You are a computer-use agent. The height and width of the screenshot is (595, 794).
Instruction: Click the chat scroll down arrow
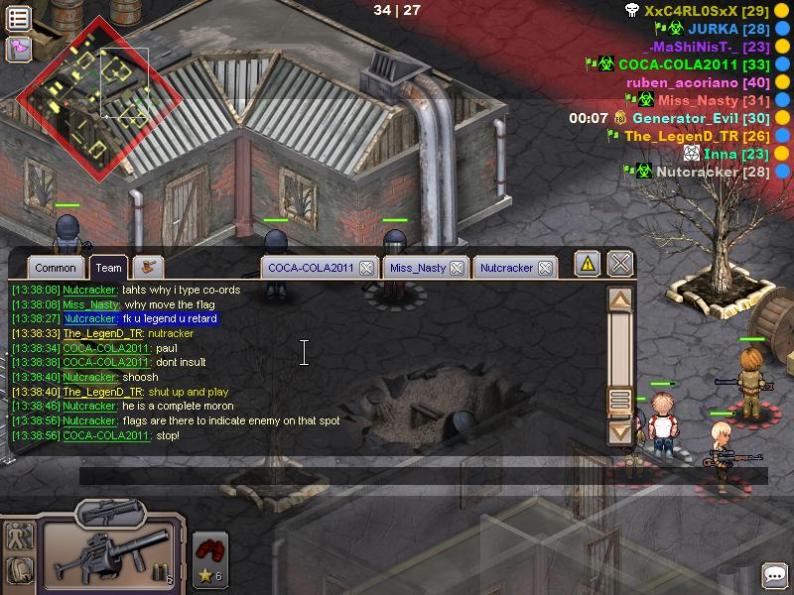point(620,432)
